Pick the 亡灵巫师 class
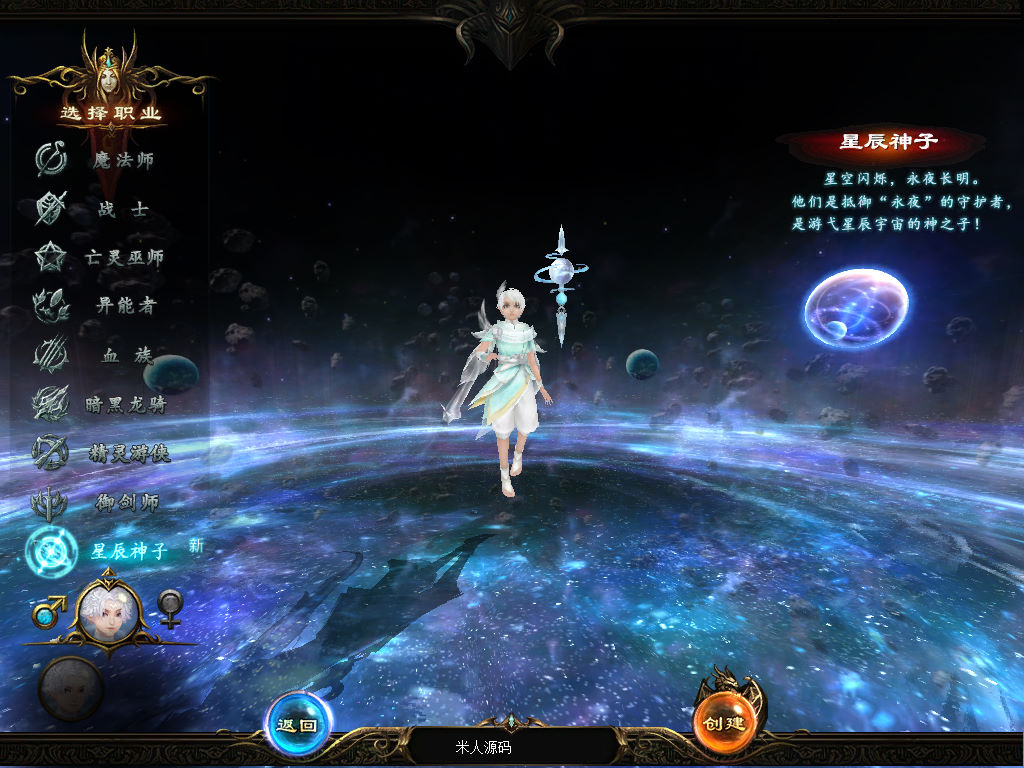Screen dimensions: 1024x768 coord(122,258)
